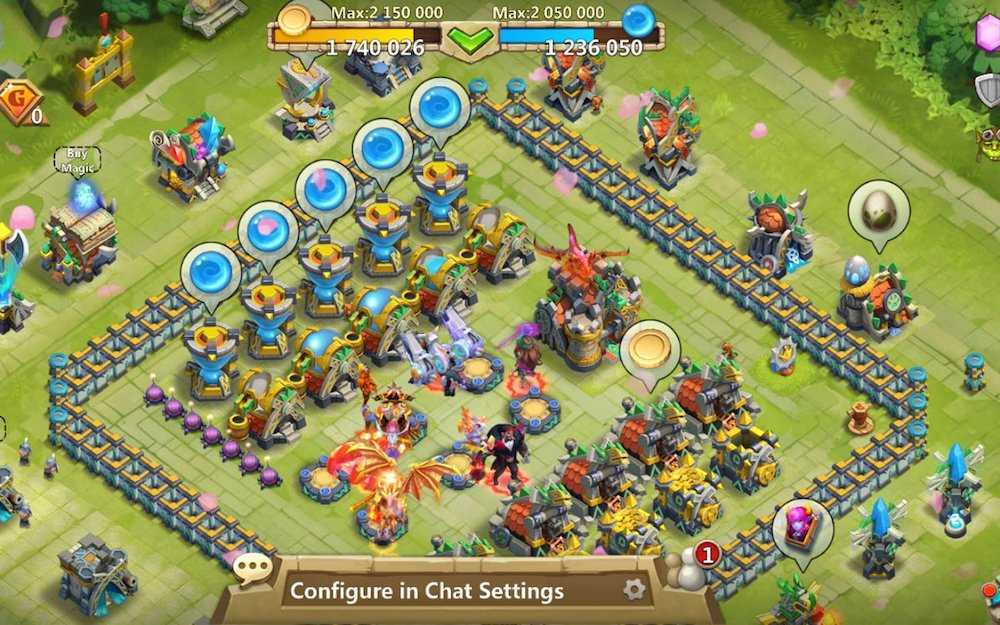This screenshot has width=1000, height=625.
Task: Tap the spellbook bubble near the wall
Action: (802, 526)
